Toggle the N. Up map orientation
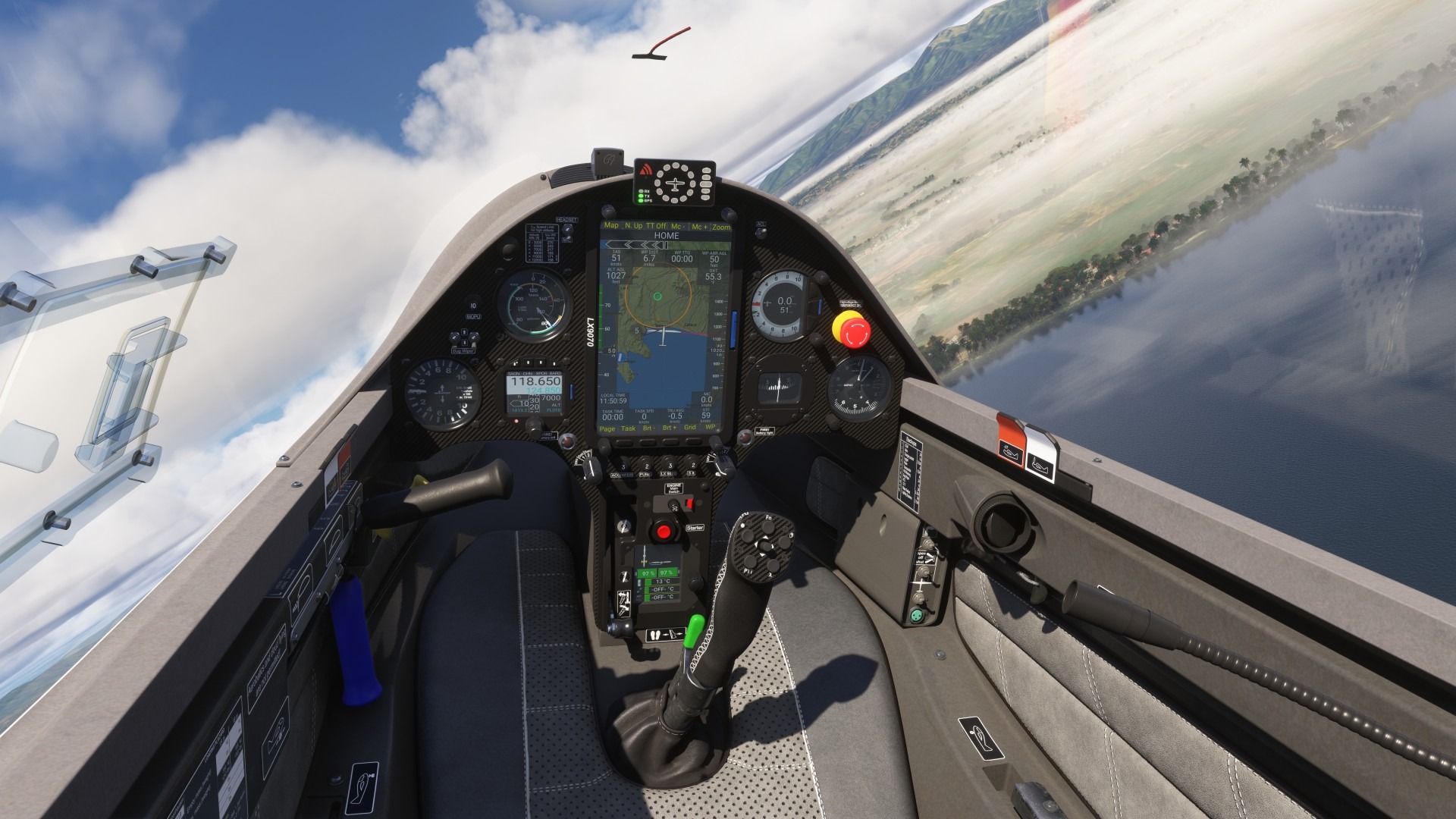Viewport: 1456px width, 819px height. tap(633, 226)
